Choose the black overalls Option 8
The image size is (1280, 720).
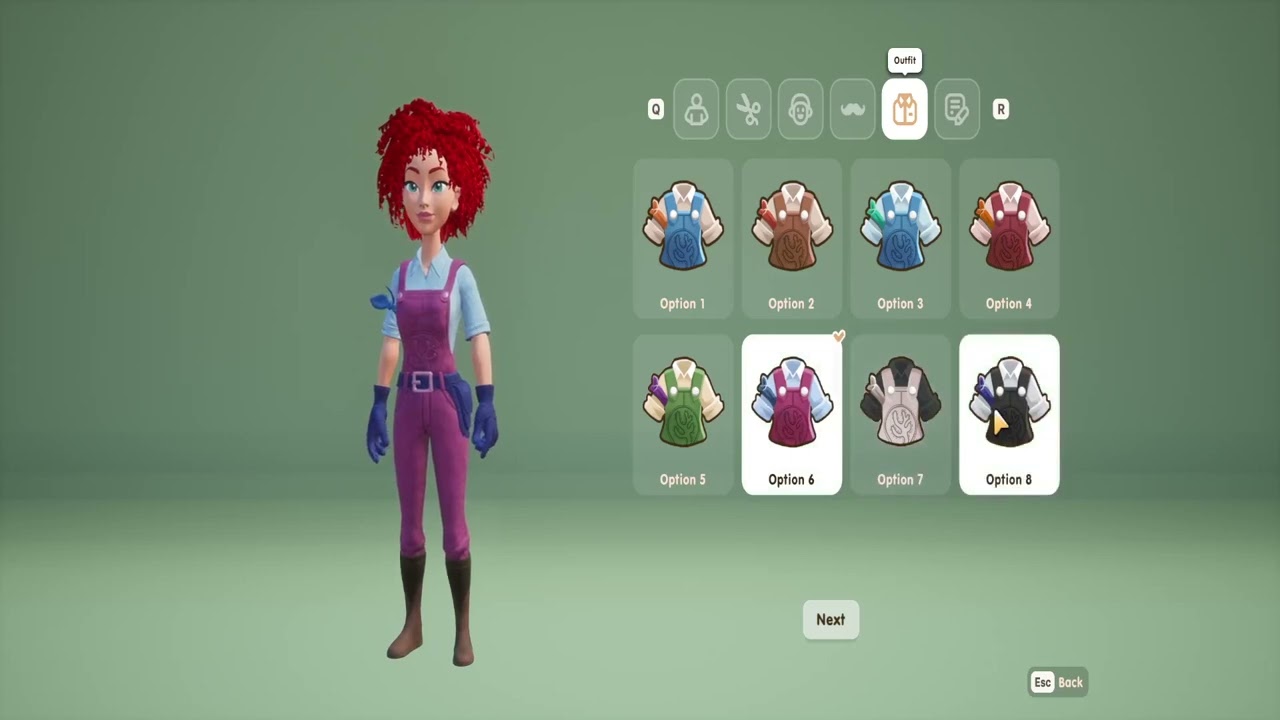[x=1008, y=414]
